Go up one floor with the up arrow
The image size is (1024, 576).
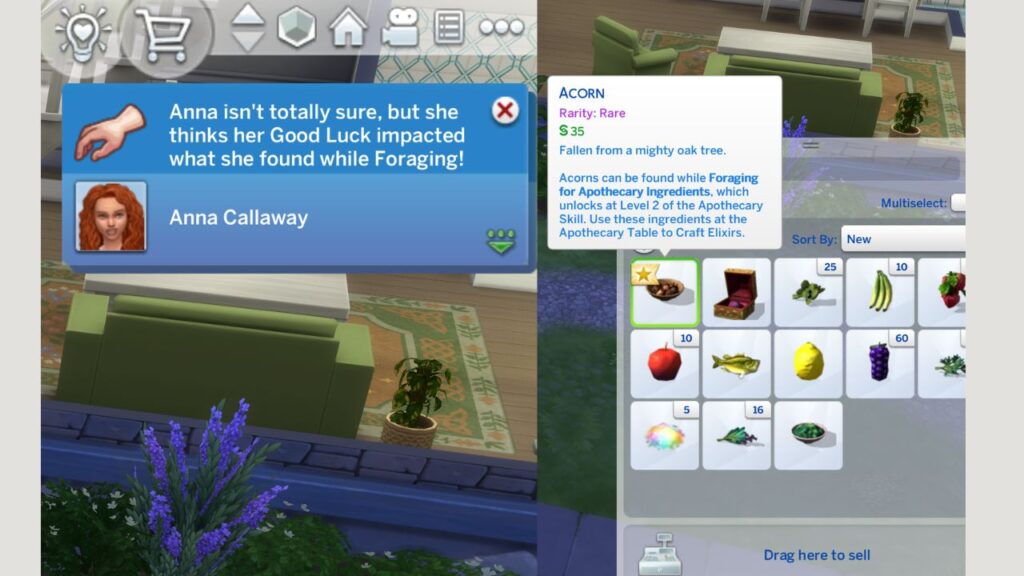(248, 16)
